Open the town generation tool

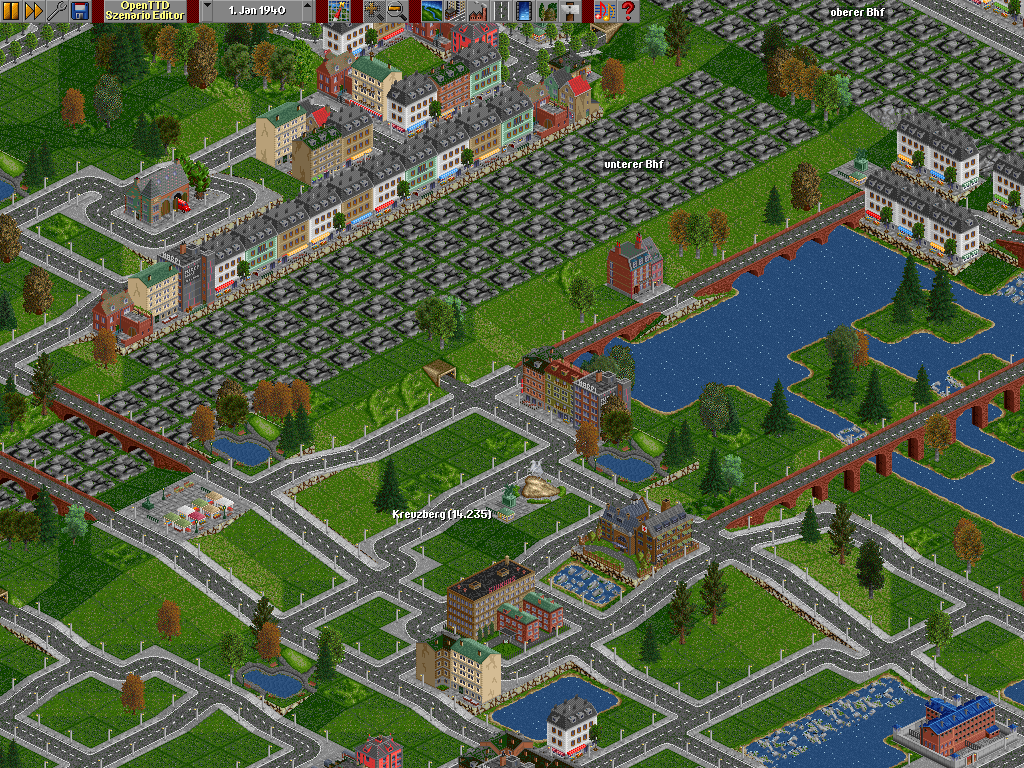click(453, 11)
